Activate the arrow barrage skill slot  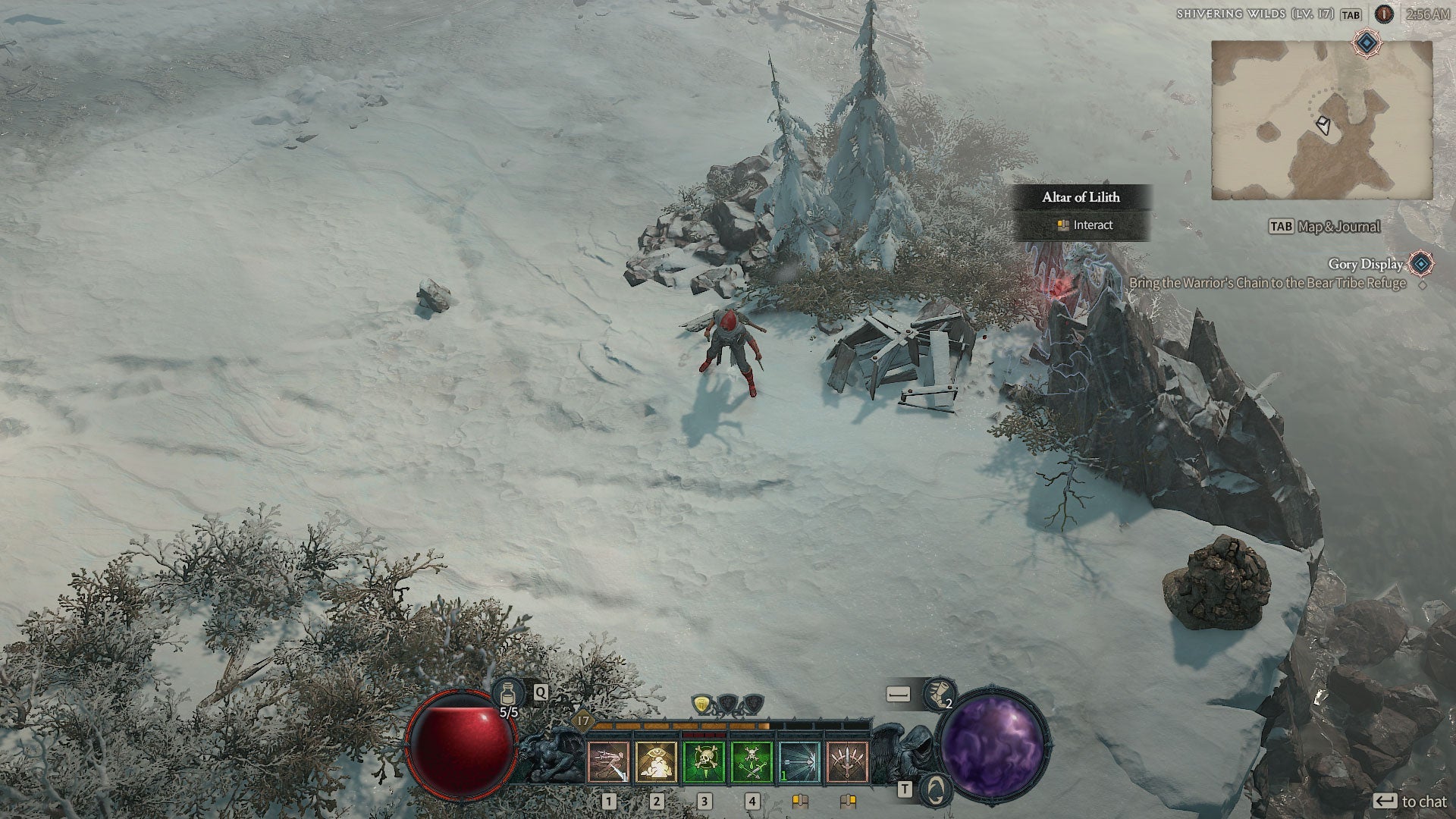pyautogui.click(x=799, y=762)
